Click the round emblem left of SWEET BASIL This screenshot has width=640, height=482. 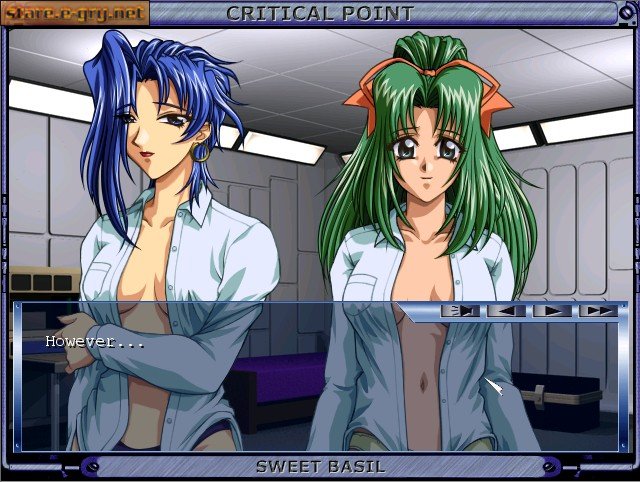point(93,466)
